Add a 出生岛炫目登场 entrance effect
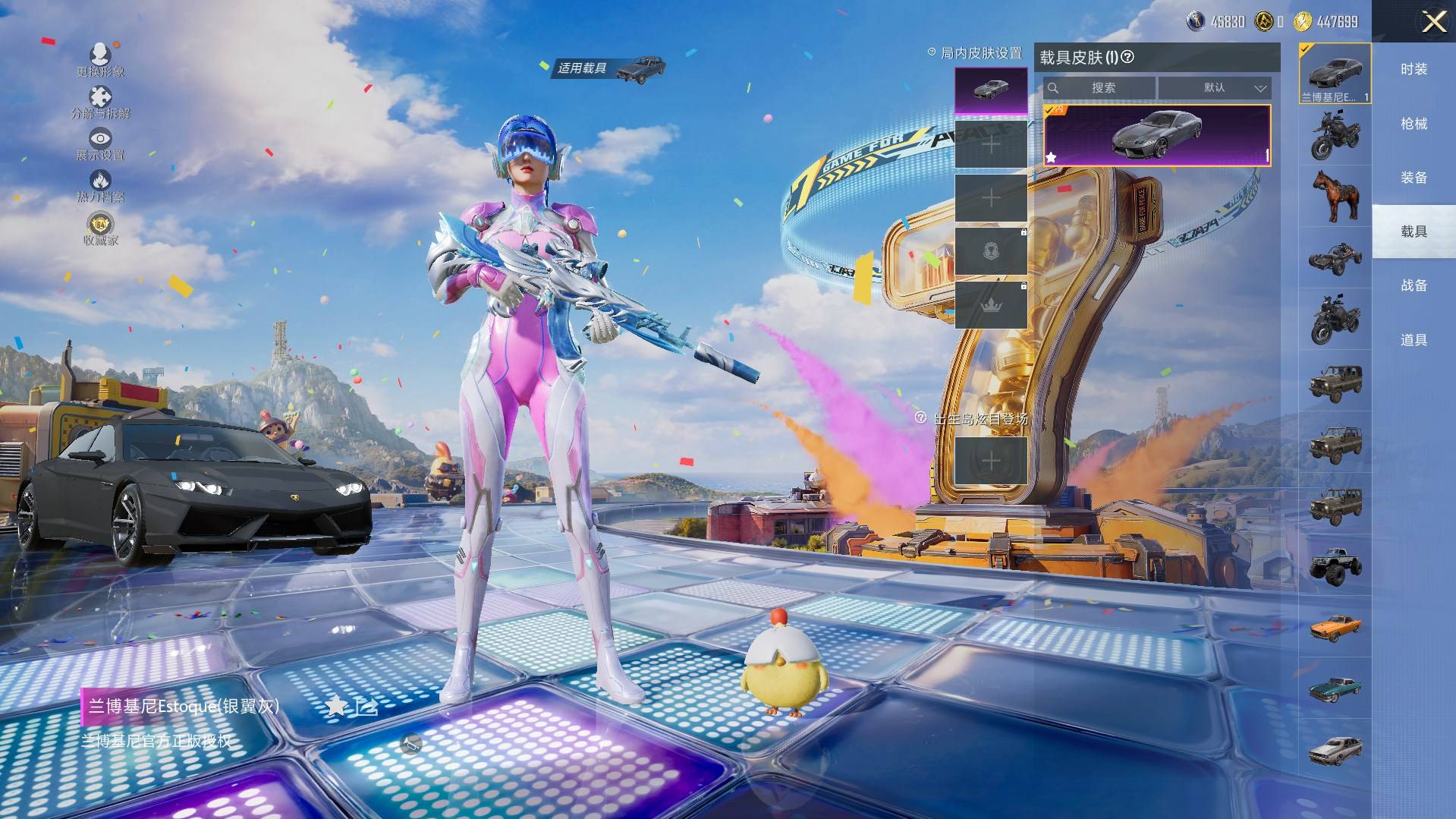Viewport: 1456px width, 819px height. point(990,461)
